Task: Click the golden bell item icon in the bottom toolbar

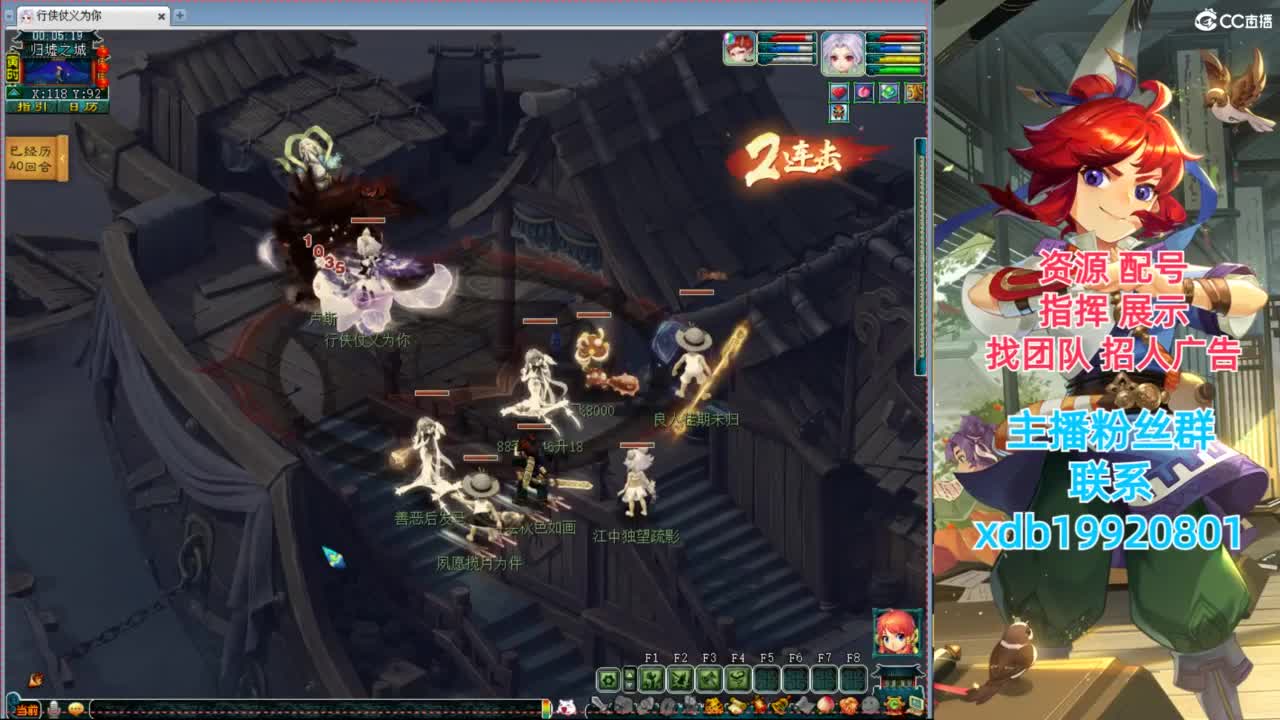Action: pyautogui.click(x=780, y=705)
